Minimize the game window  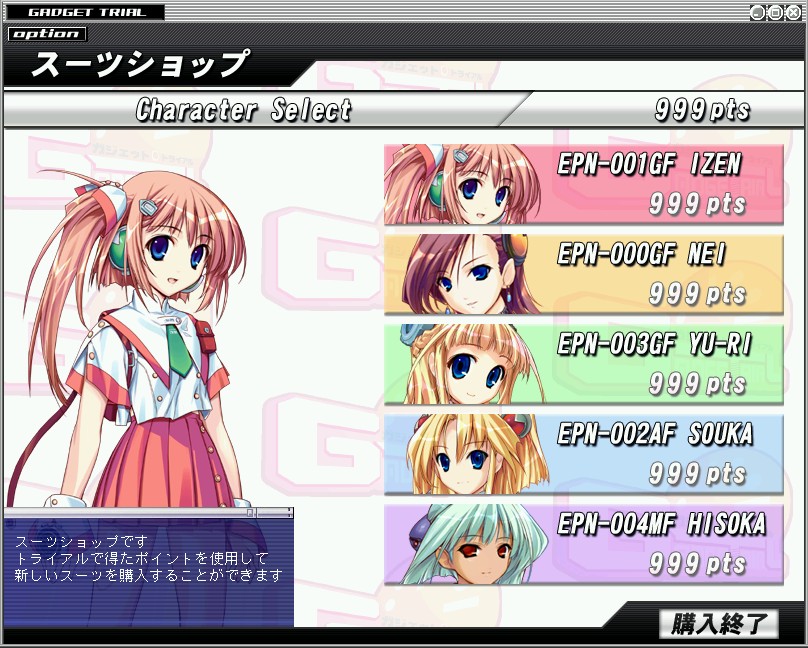click(758, 13)
